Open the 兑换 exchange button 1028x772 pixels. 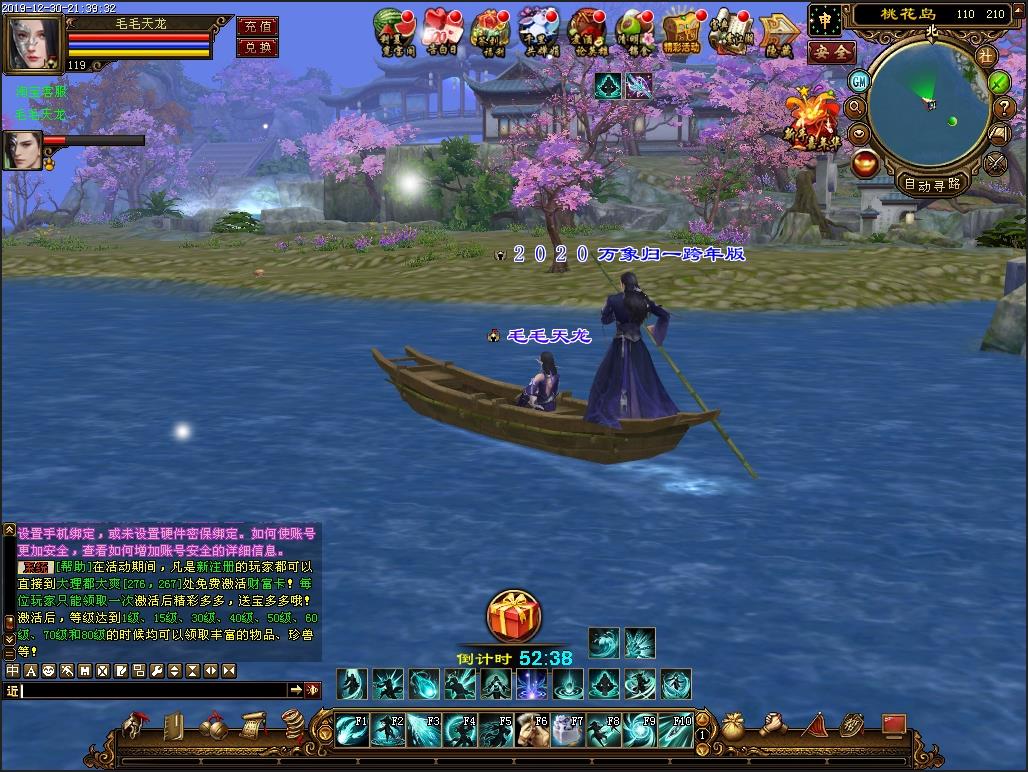pyautogui.click(x=257, y=47)
